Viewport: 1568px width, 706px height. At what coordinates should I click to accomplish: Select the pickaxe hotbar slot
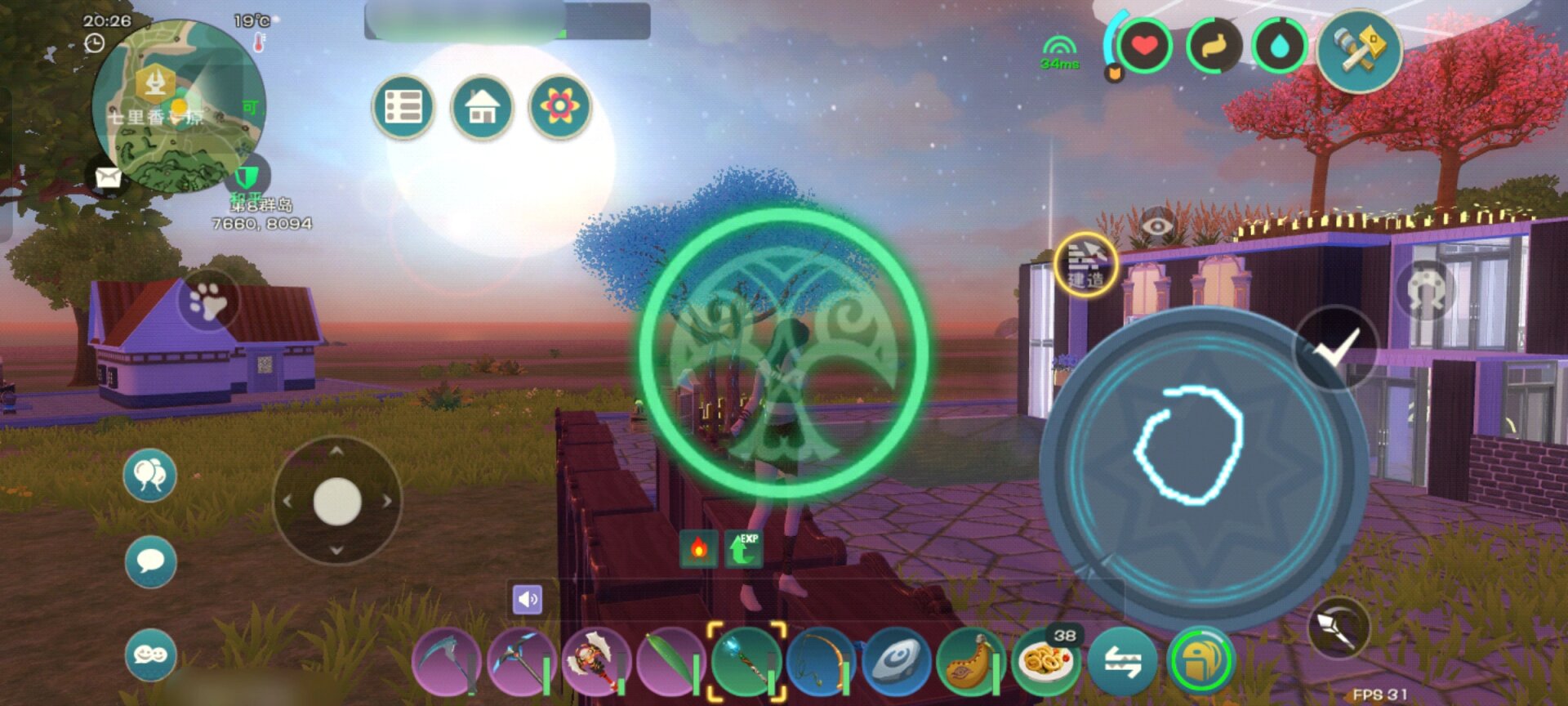point(521,661)
